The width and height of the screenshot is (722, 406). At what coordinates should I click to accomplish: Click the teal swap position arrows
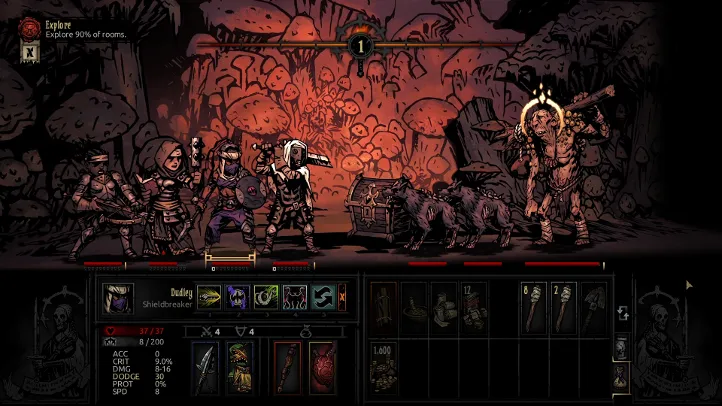pyautogui.click(x=323, y=297)
